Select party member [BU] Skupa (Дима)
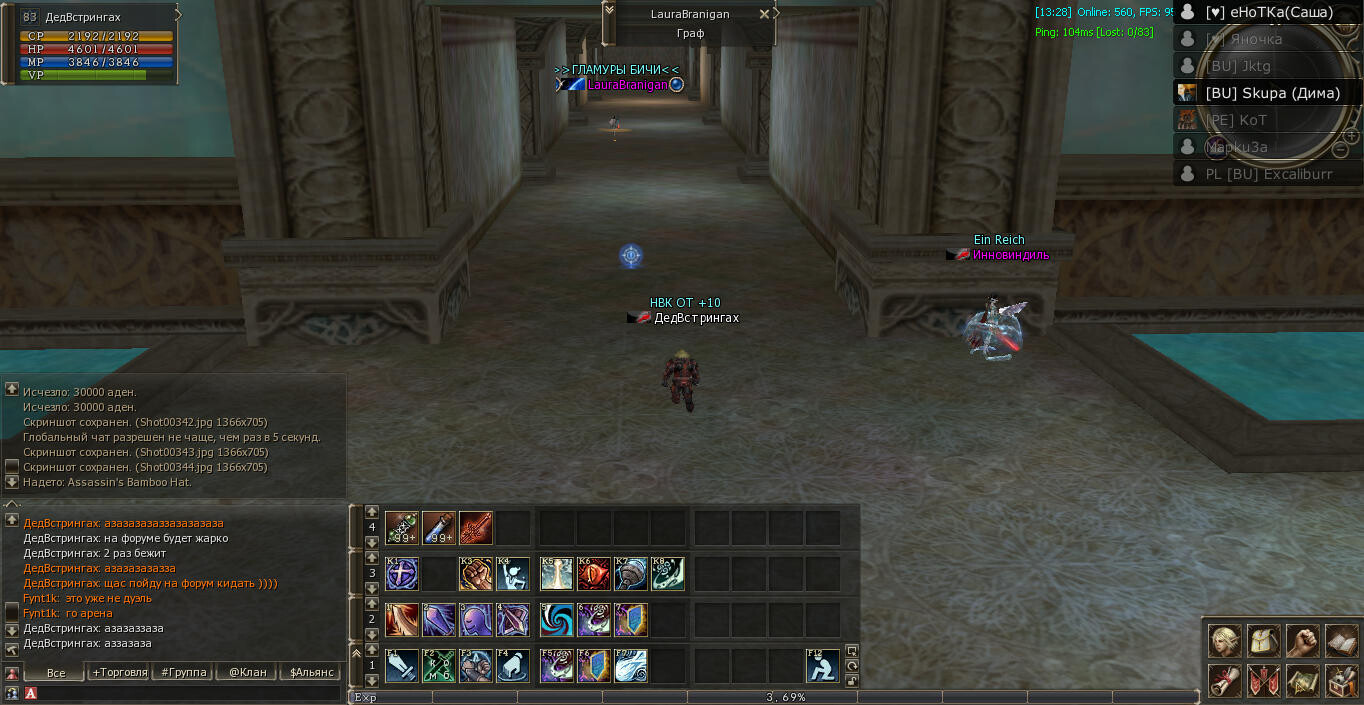Viewport: 1364px width, 705px height. (x=1270, y=93)
